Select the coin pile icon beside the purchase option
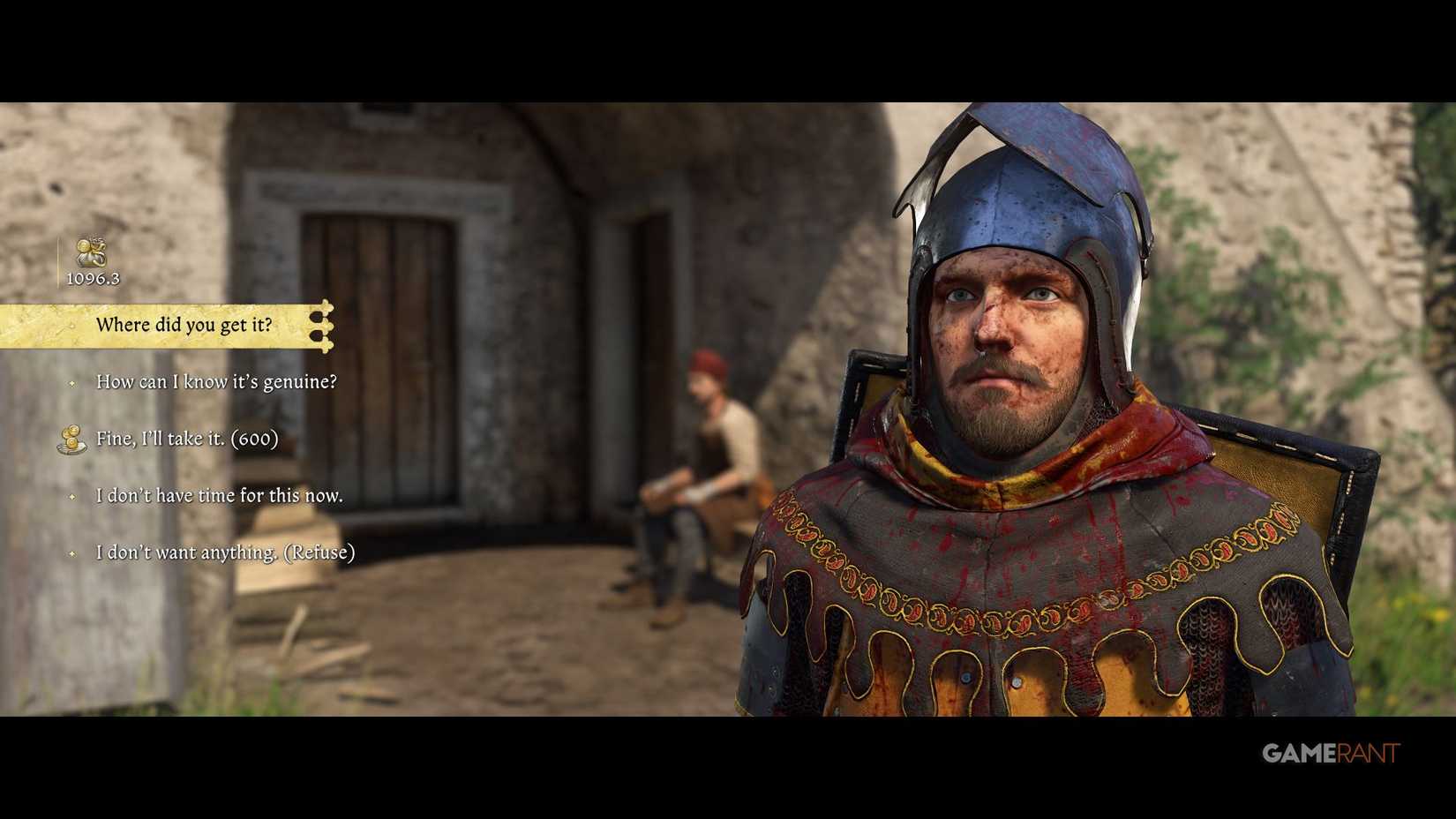 (x=72, y=438)
